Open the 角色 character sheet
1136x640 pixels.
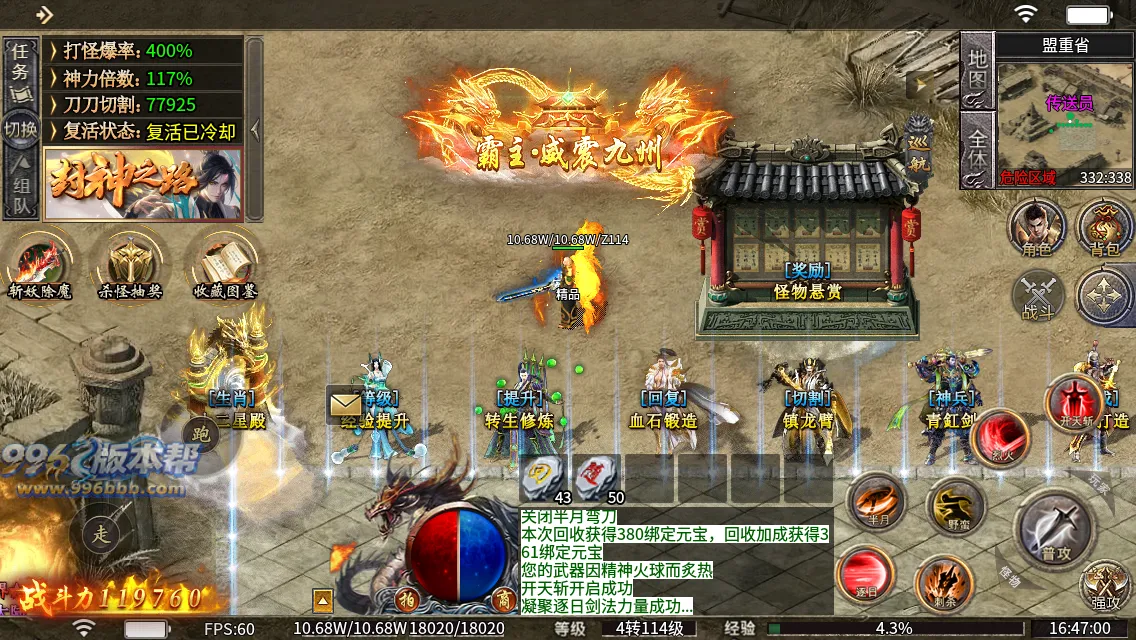[1037, 227]
